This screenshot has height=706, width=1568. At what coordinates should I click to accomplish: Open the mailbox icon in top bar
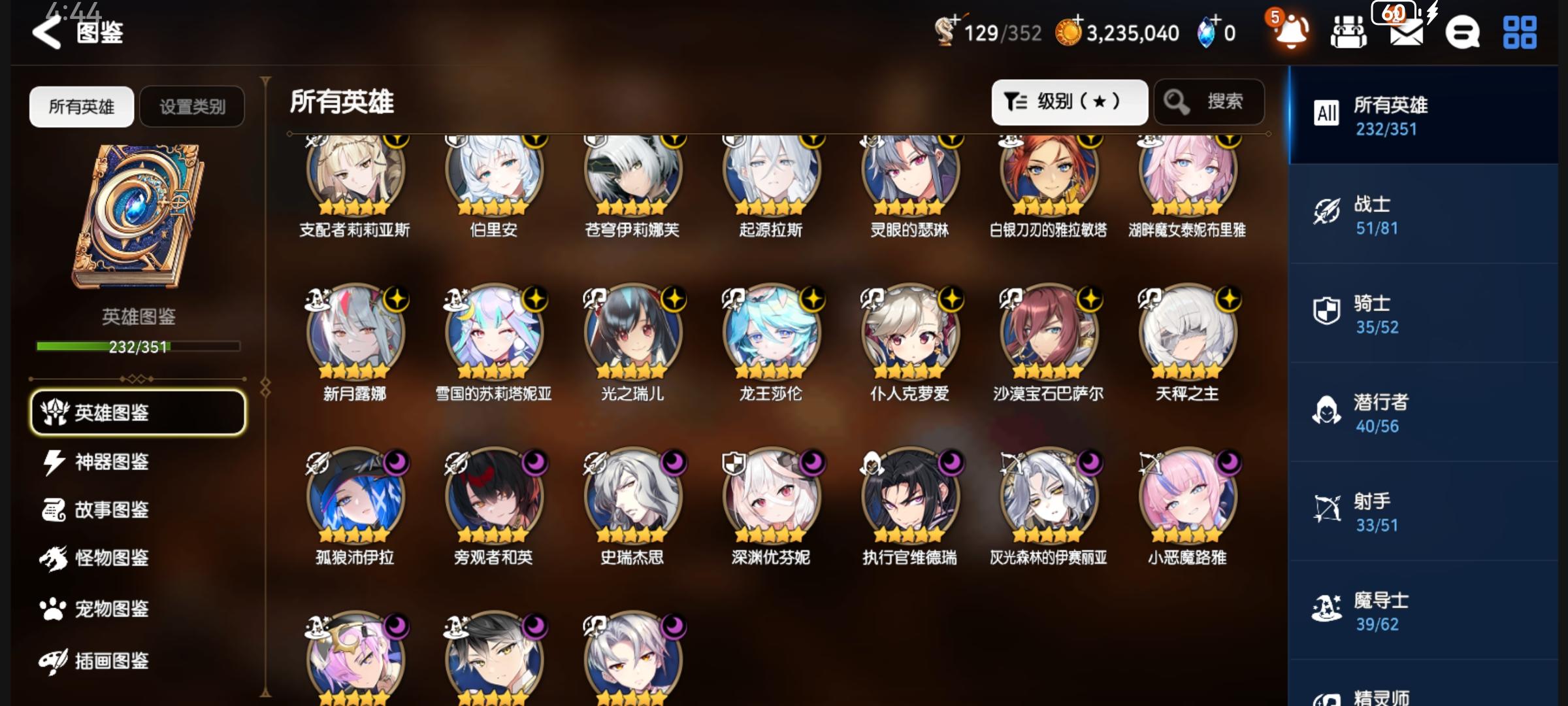click(1408, 32)
